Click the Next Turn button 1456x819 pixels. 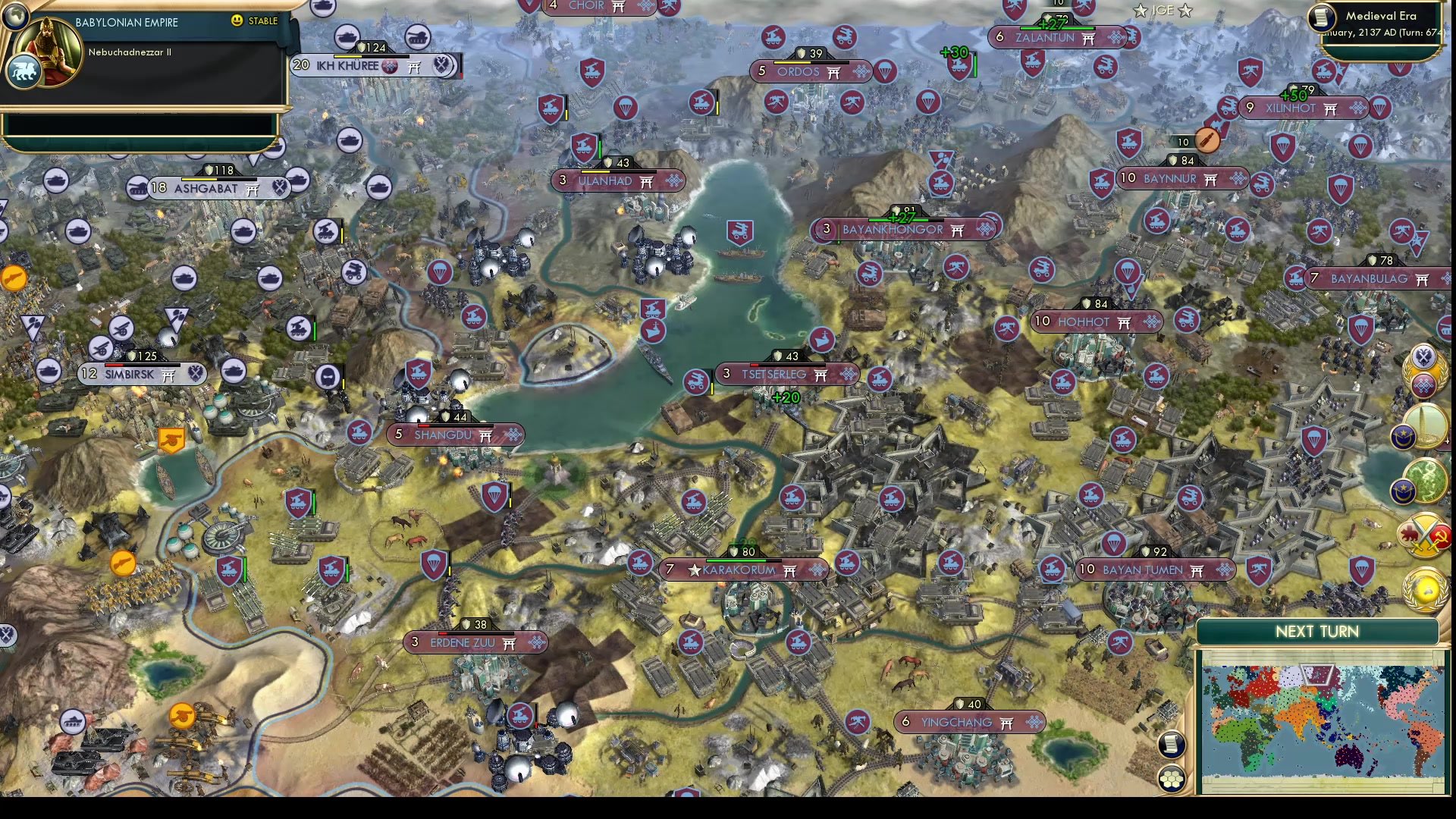pyautogui.click(x=1317, y=630)
